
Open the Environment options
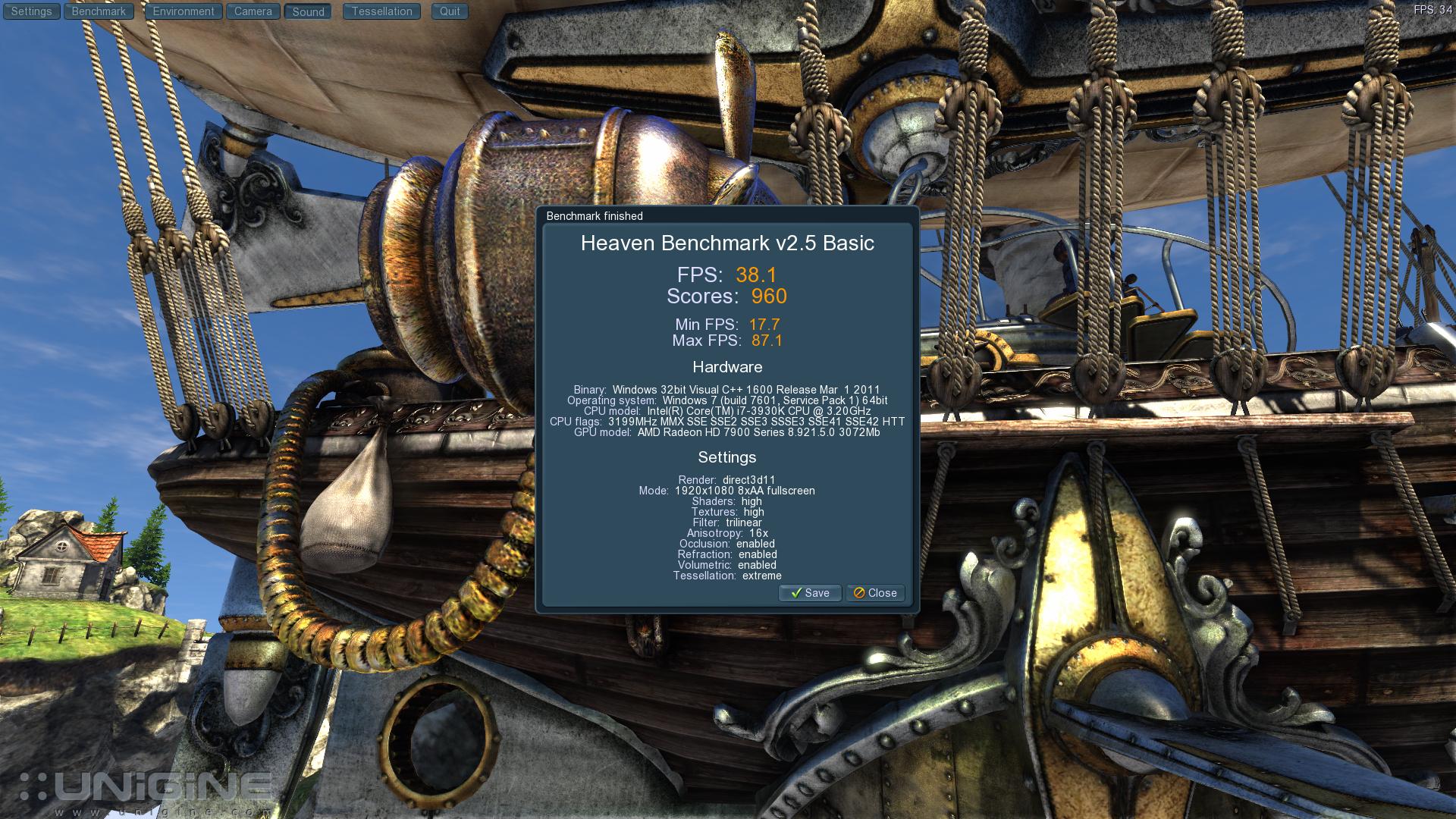click(184, 11)
